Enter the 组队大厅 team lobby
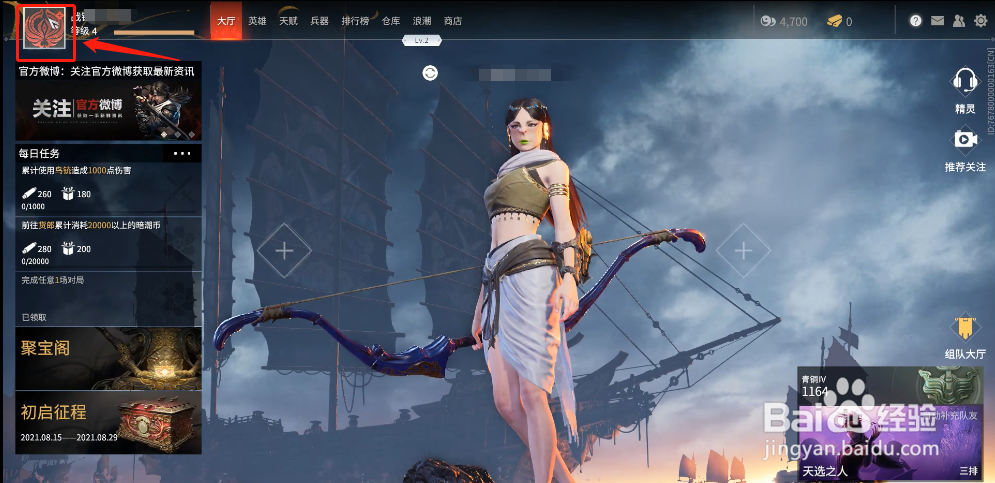Image resolution: width=995 pixels, height=483 pixels. click(x=965, y=337)
